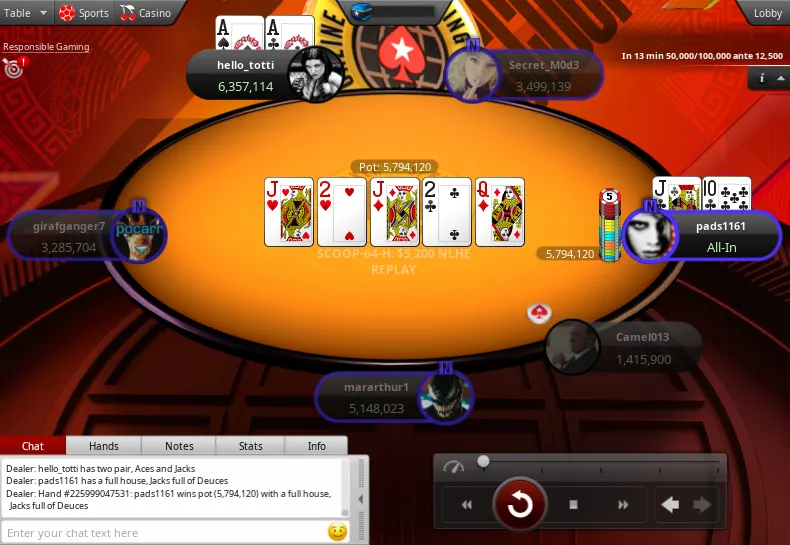This screenshot has width=790, height=545.
Task: Rewind the replay
Action: 466,505
